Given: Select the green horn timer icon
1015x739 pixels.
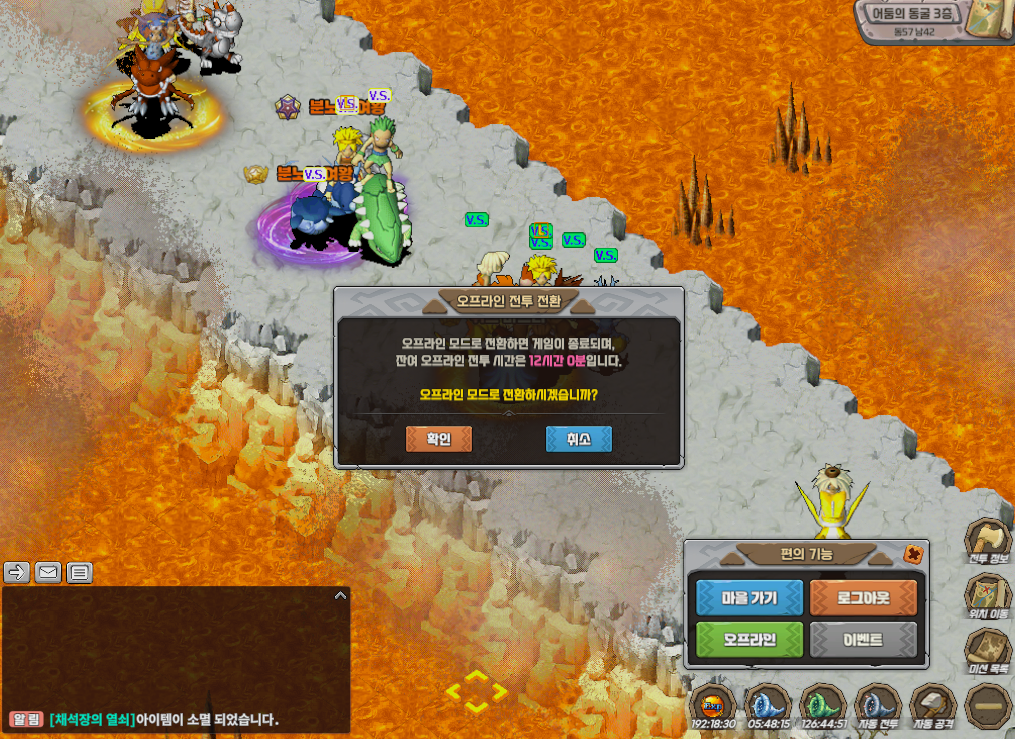Looking at the screenshot, I should click(x=823, y=704).
